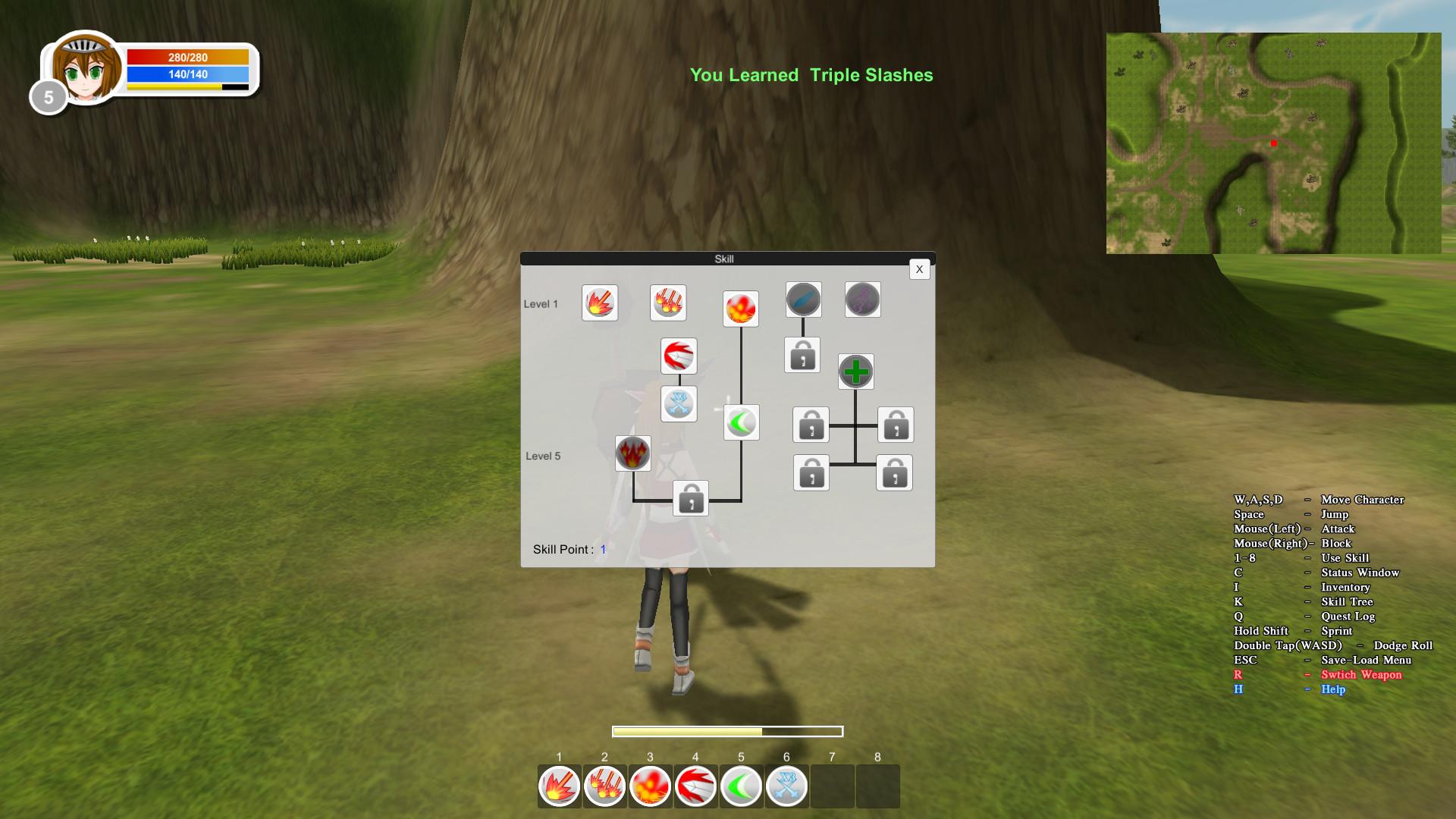Use the red spearhead skill in hotbar slot 4
Image resolution: width=1456 pixels, height=819 pixels.
[696, 786]
